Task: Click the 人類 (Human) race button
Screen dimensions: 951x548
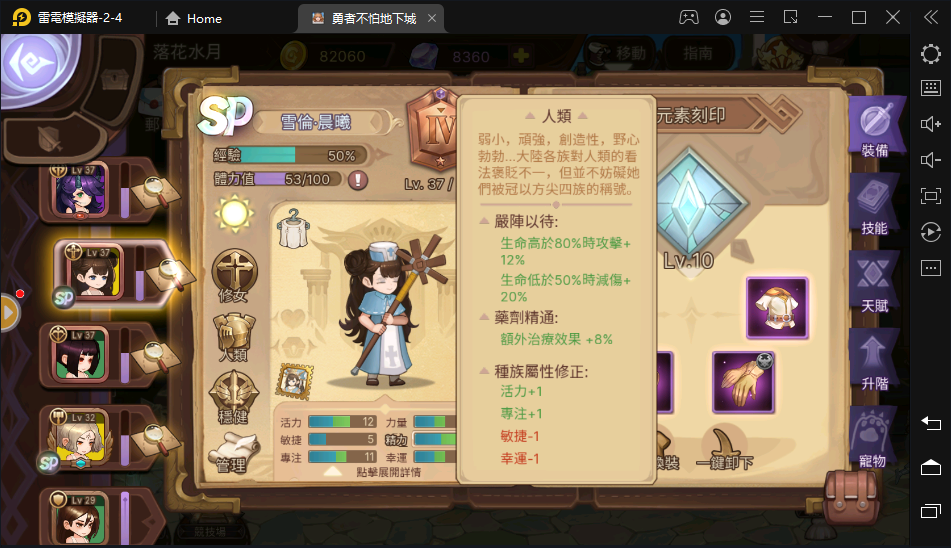Action: (234, 337)
